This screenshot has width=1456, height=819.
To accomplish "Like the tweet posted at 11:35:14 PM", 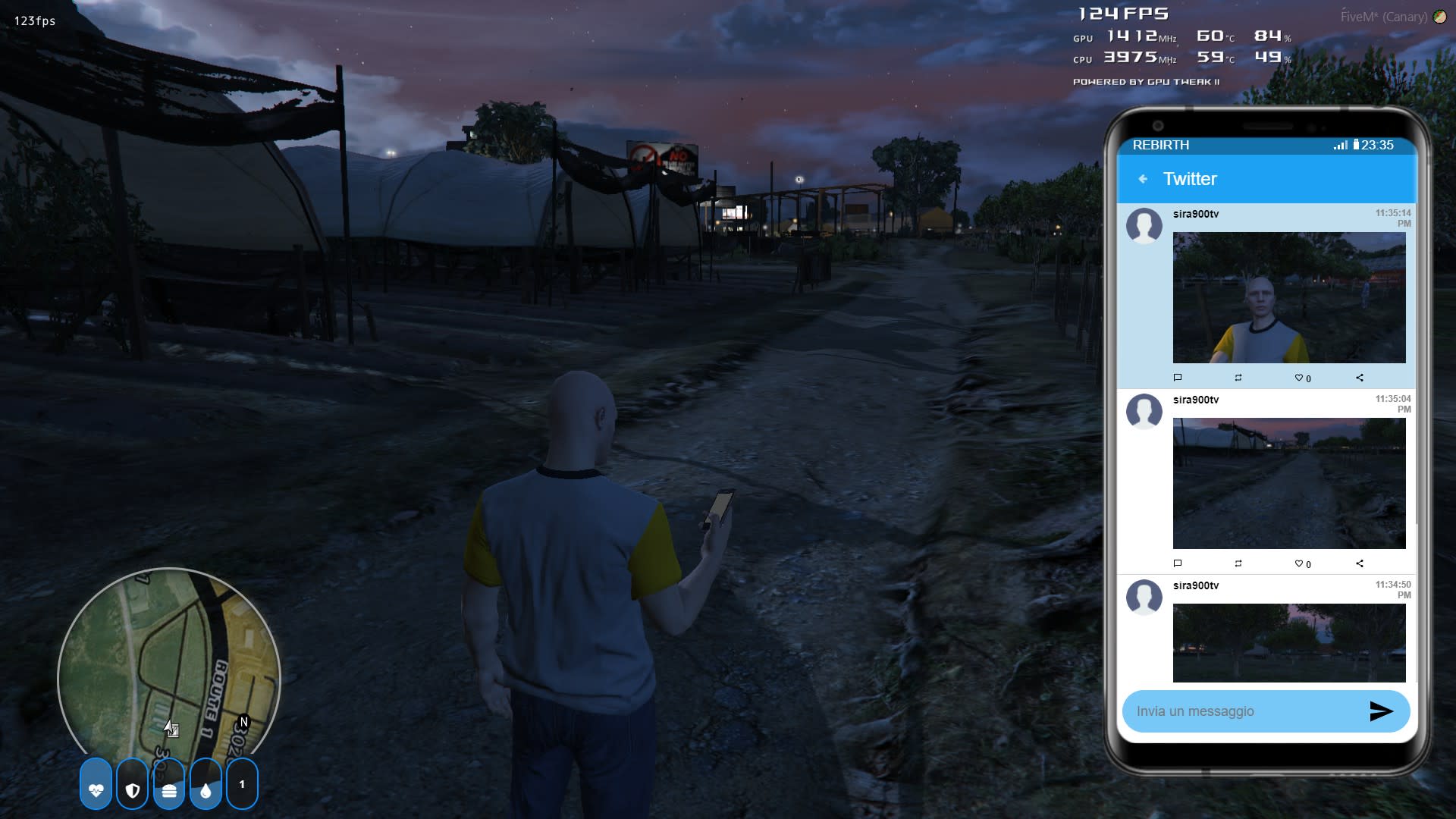I will coord(1299,378).
